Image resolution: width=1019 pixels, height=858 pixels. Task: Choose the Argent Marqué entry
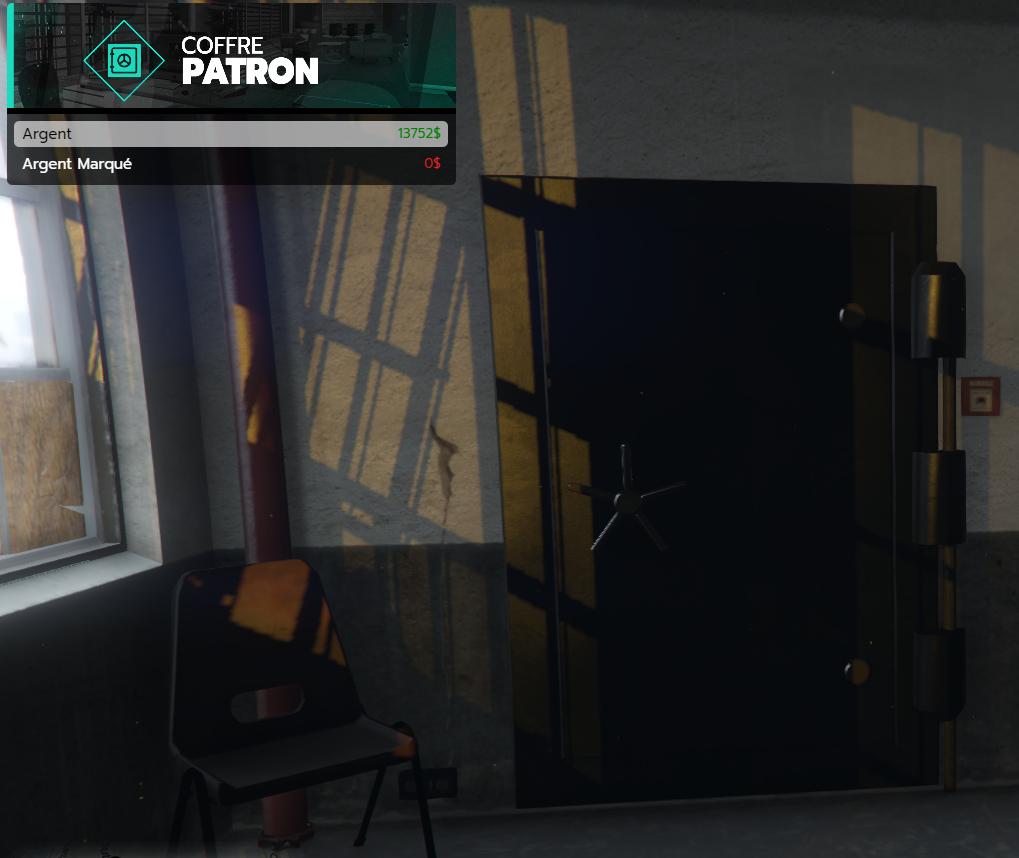tap(231, 164)
